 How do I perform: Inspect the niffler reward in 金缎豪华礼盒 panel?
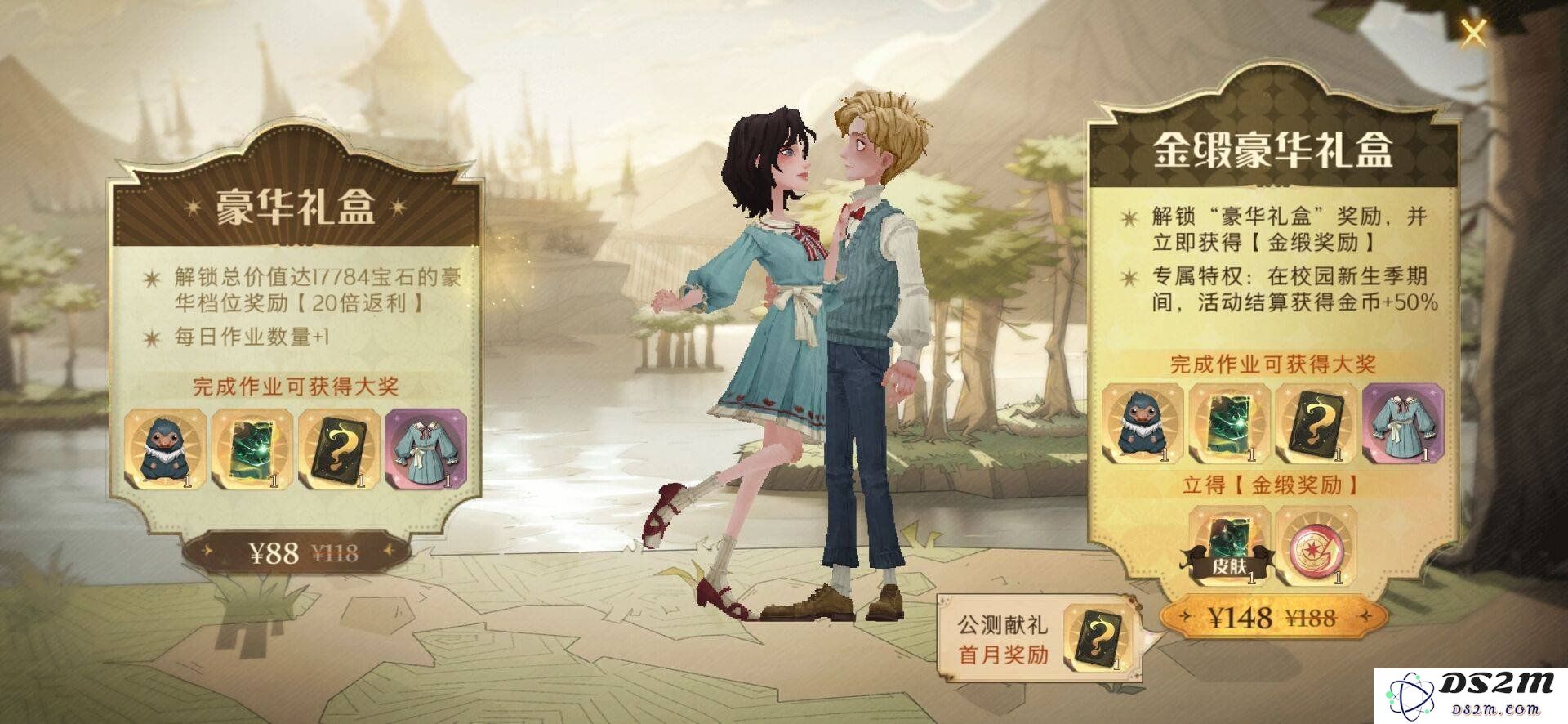tap(1143, 425)
